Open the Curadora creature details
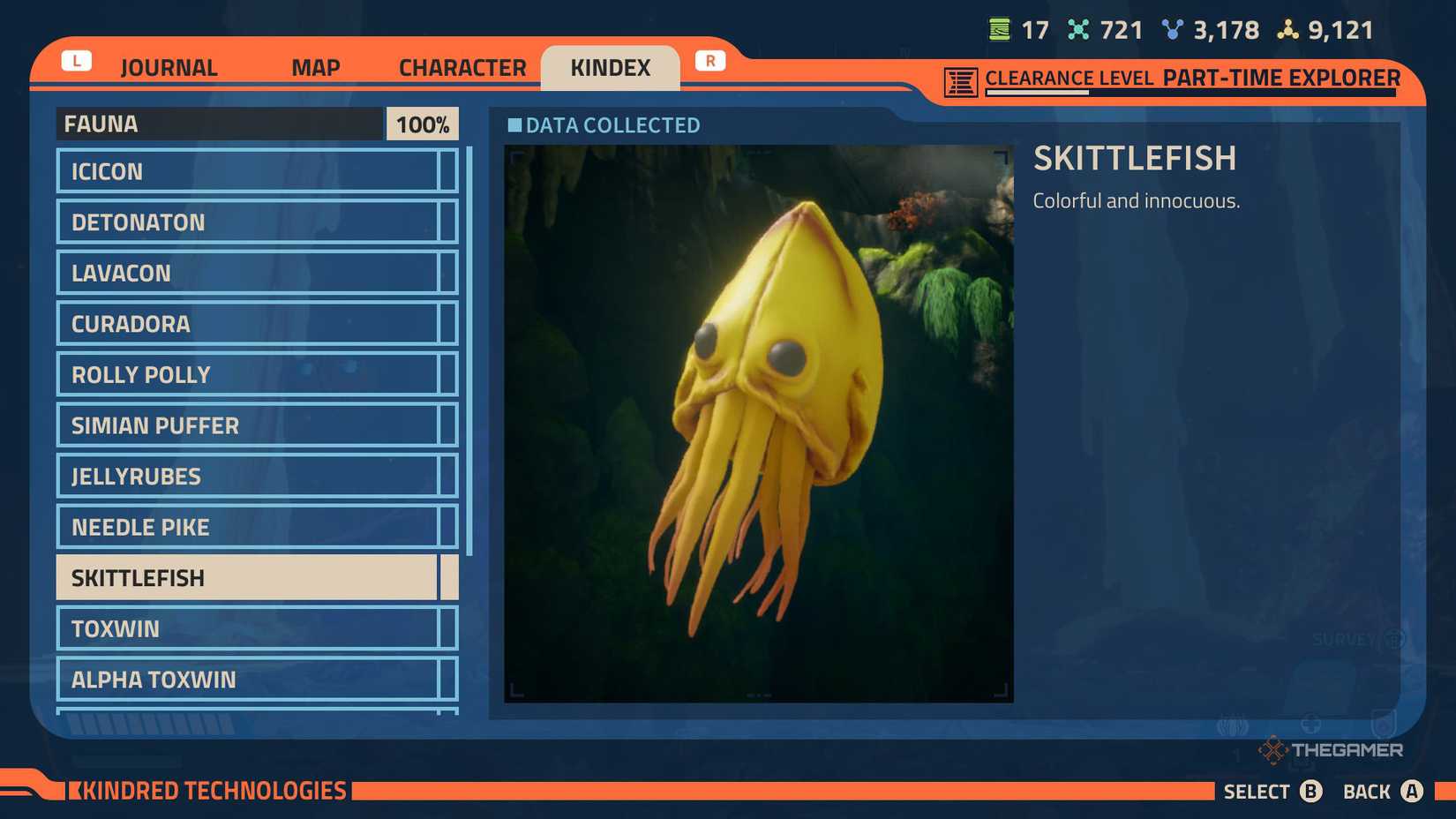The image size is (1456, 819). click(251, 324)
